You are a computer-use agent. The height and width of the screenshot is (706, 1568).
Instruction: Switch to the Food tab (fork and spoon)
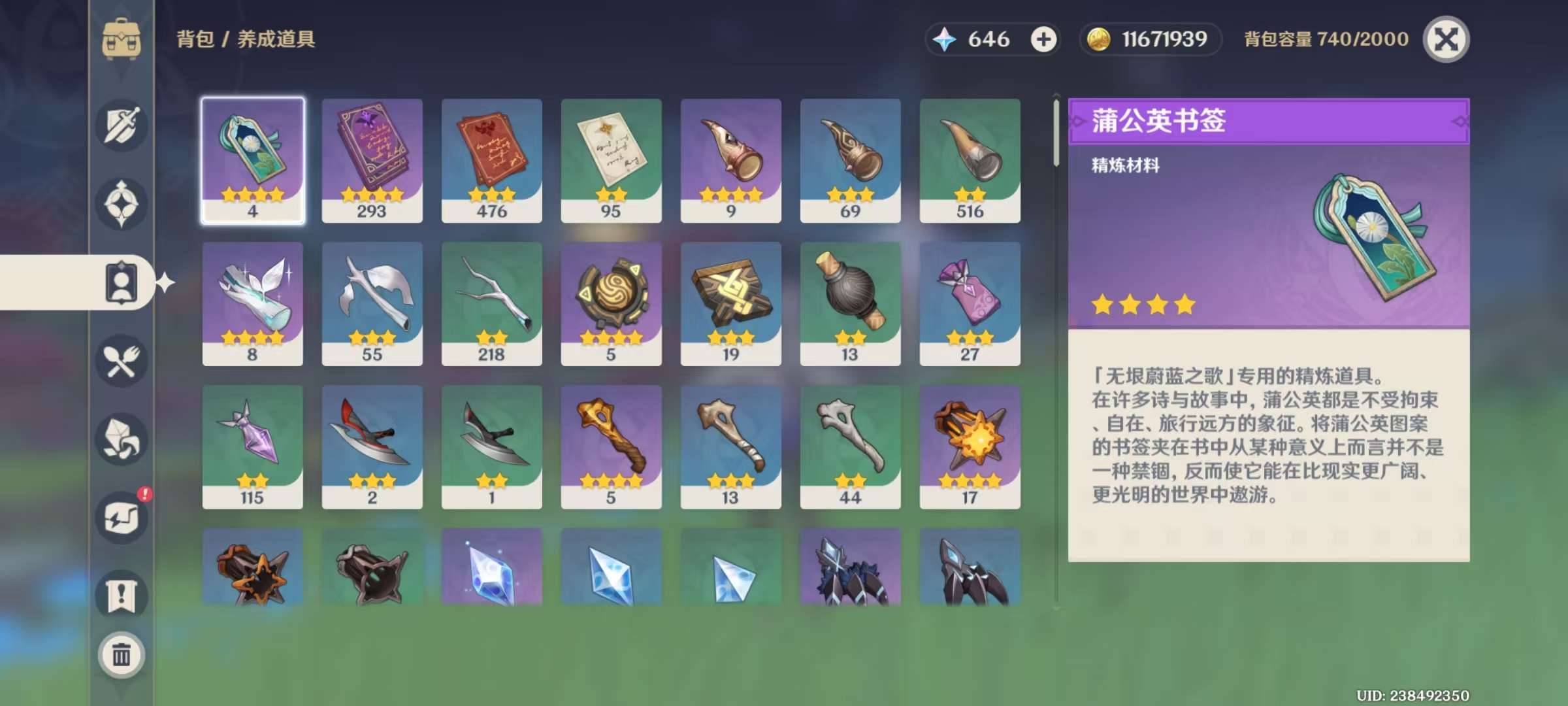(x=122, y=360)
